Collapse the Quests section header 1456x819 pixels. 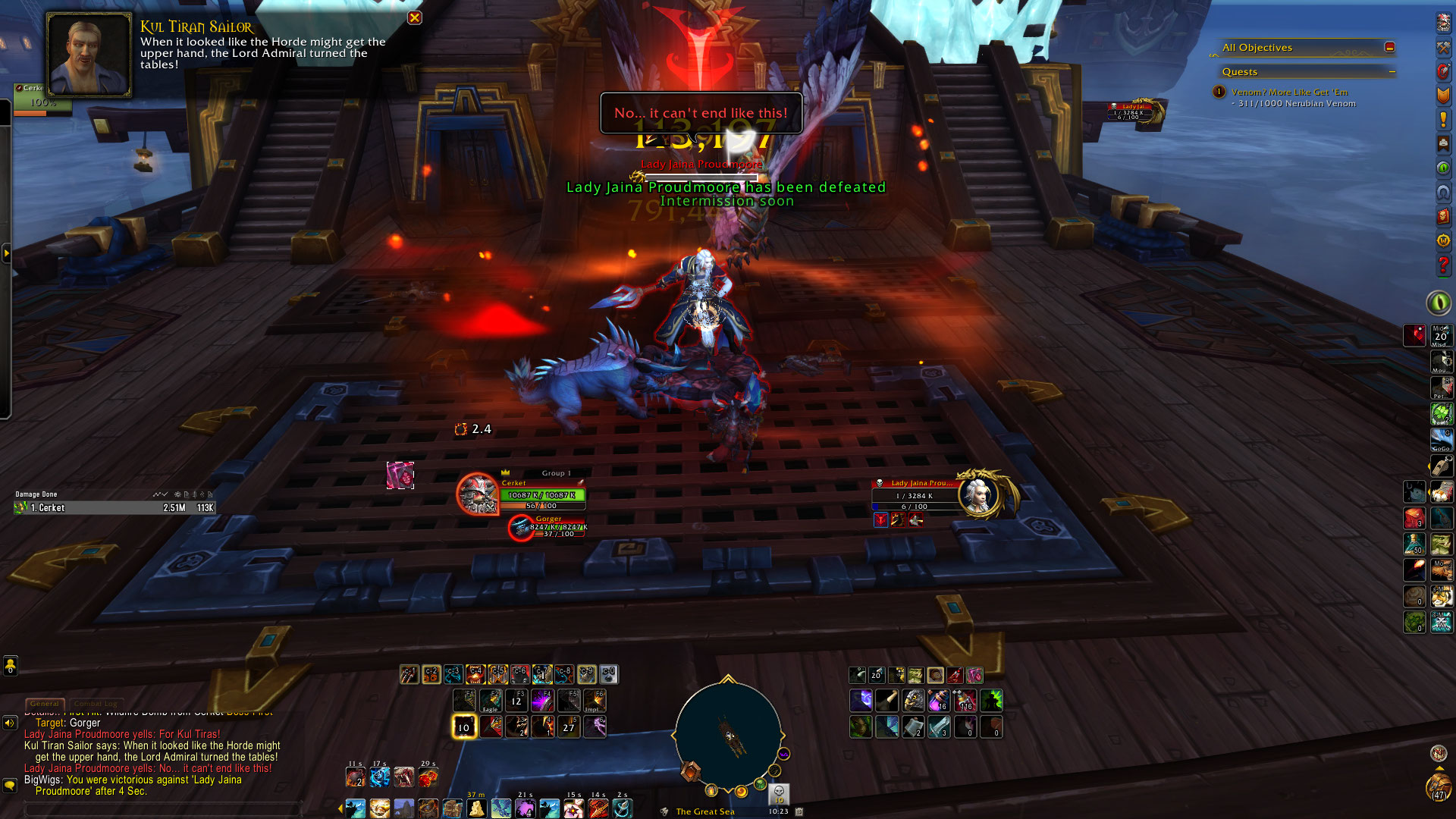coord(1392,72)
